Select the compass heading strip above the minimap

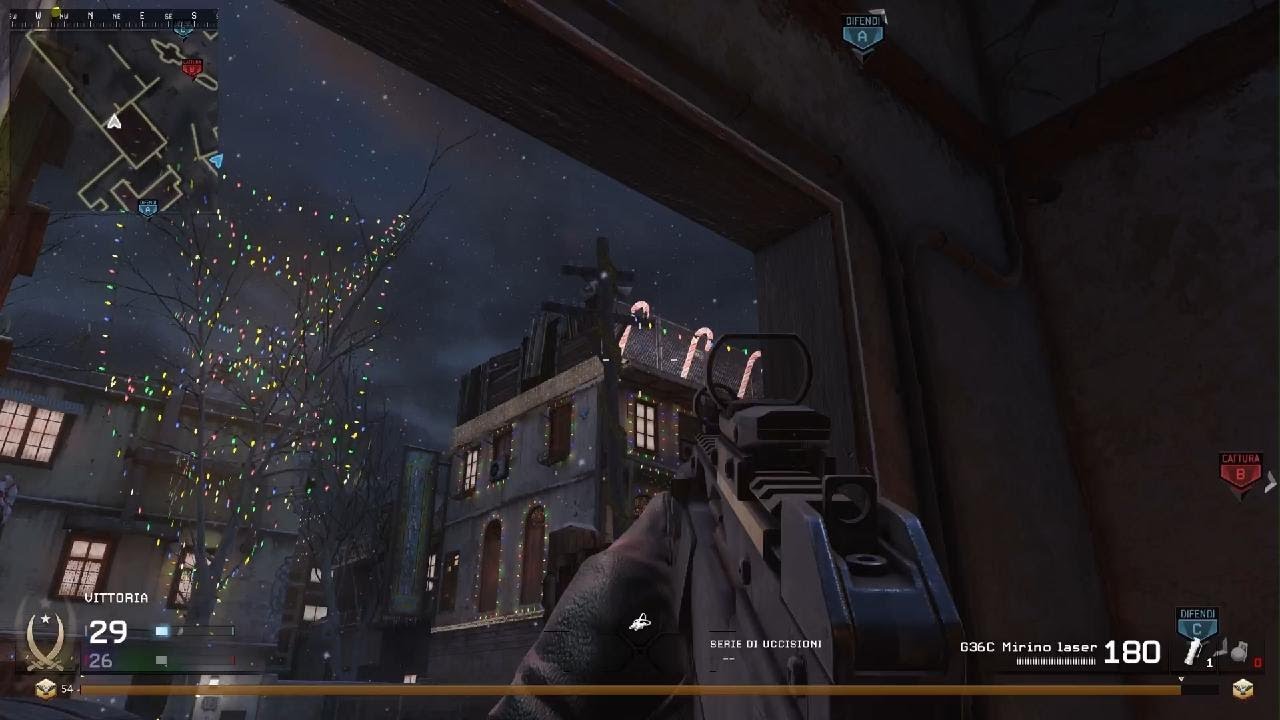114,16
